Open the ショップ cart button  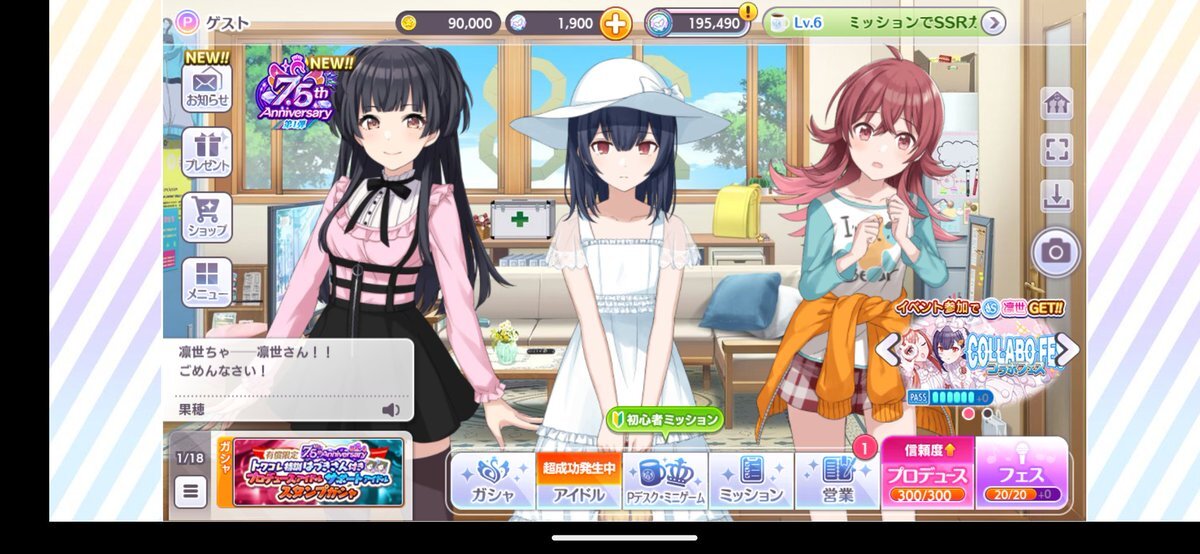point(206,216)
